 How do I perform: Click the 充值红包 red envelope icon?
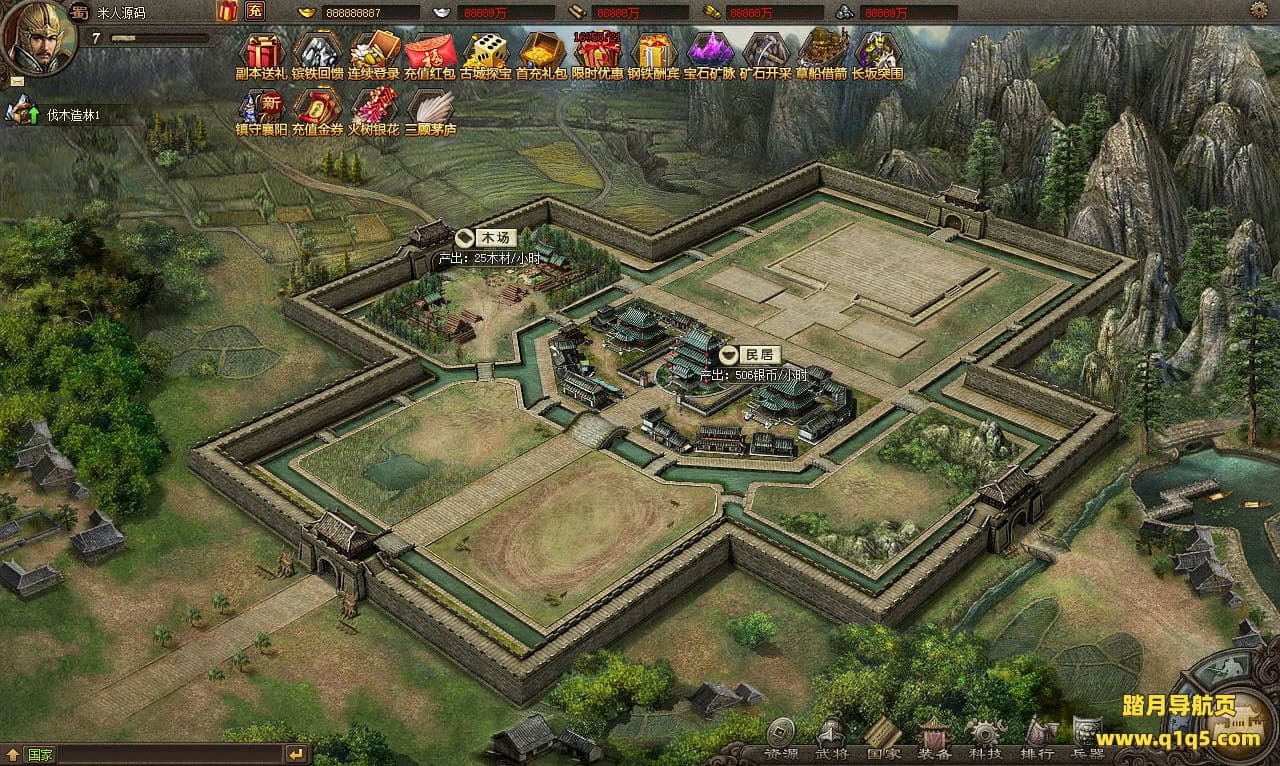tap(429, 54)
